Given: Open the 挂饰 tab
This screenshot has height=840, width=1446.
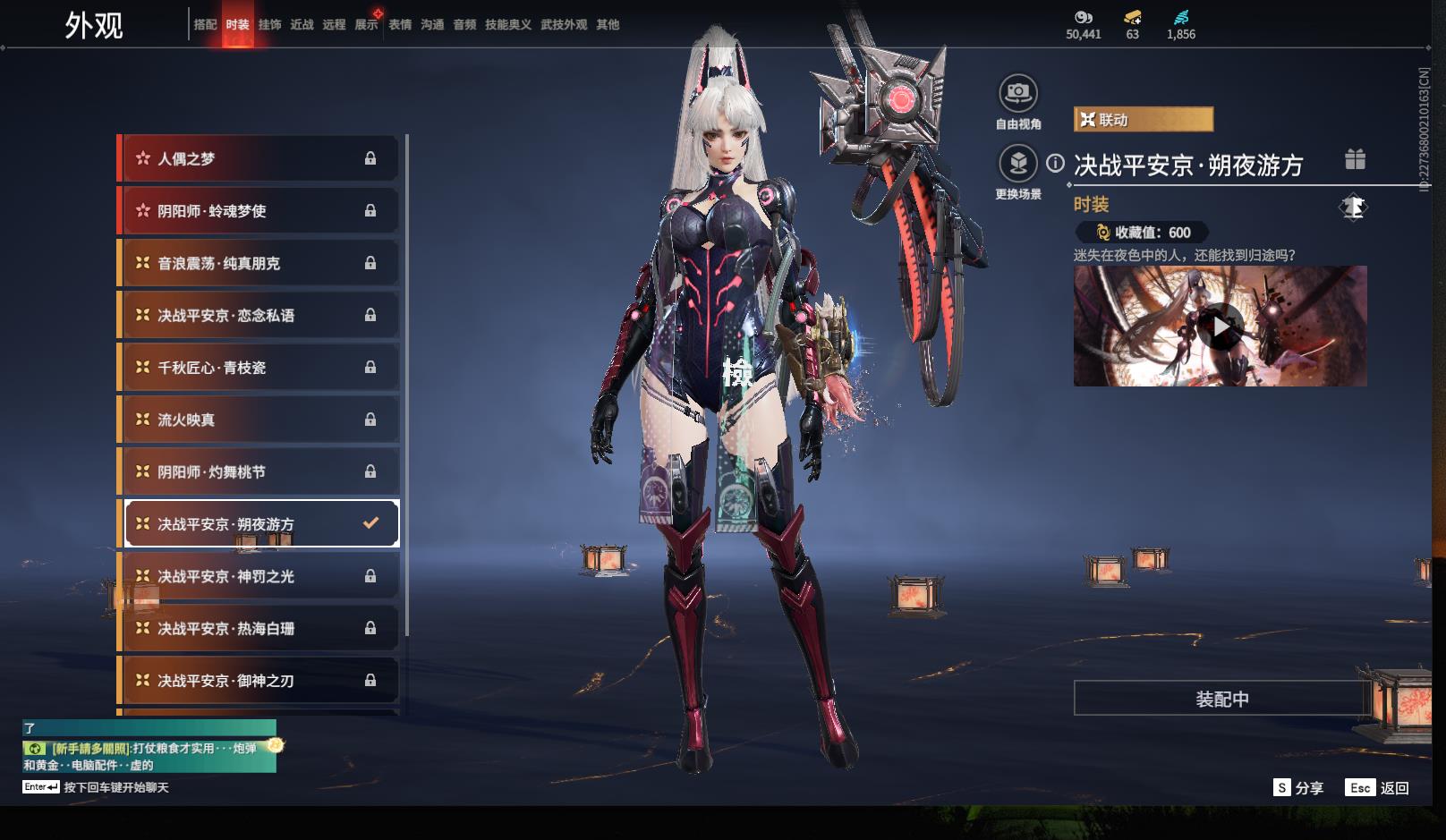Looking at the screenshot, I should (x=269, y=25).
